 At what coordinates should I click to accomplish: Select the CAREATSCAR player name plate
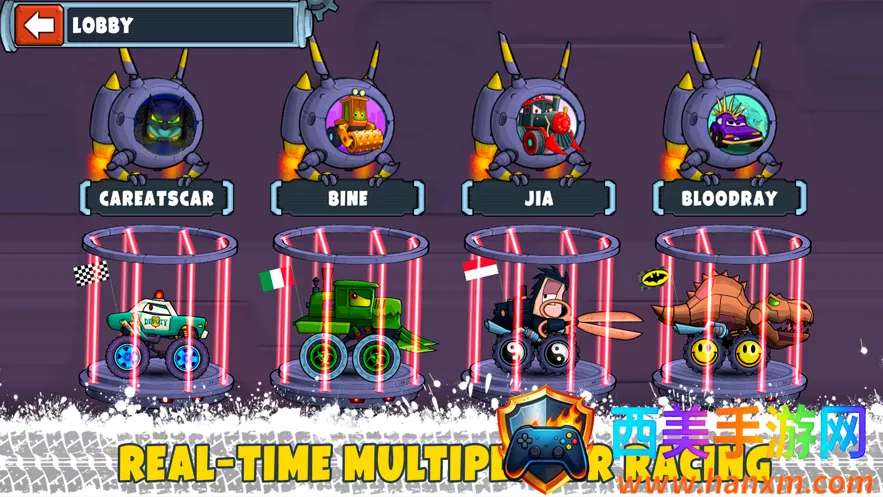click(x=156, y=198)
